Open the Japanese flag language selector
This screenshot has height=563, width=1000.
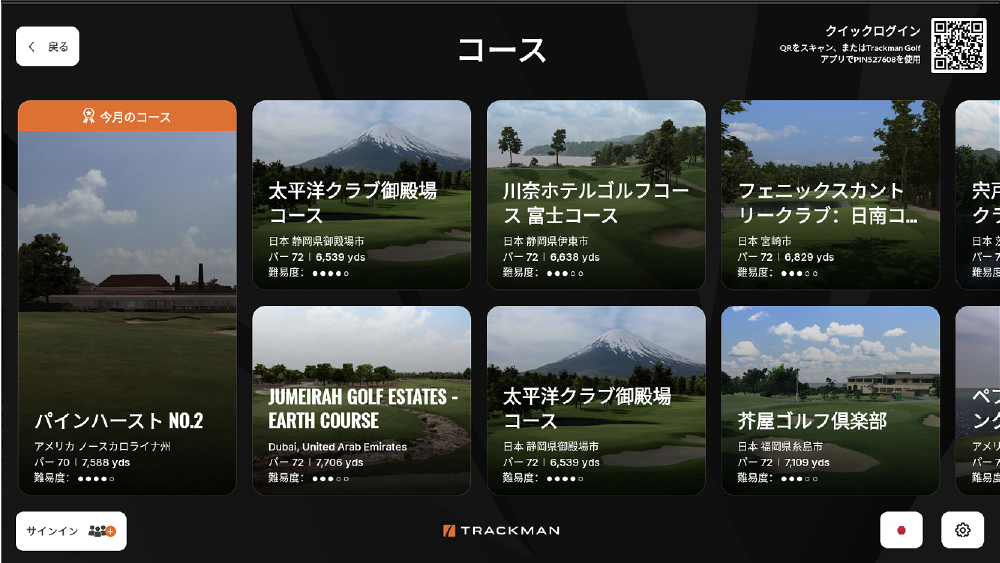(x=901, y=530)
